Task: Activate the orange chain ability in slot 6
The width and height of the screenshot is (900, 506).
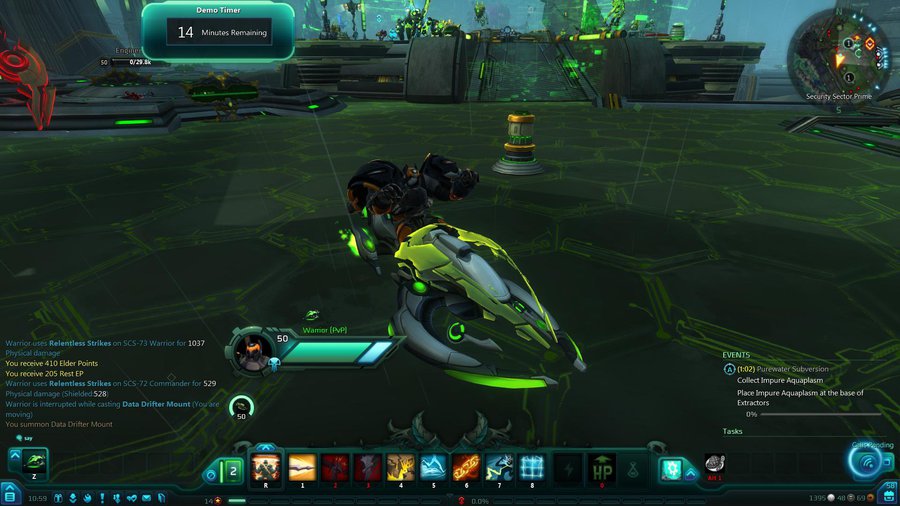Action: [x=466, y=467]
